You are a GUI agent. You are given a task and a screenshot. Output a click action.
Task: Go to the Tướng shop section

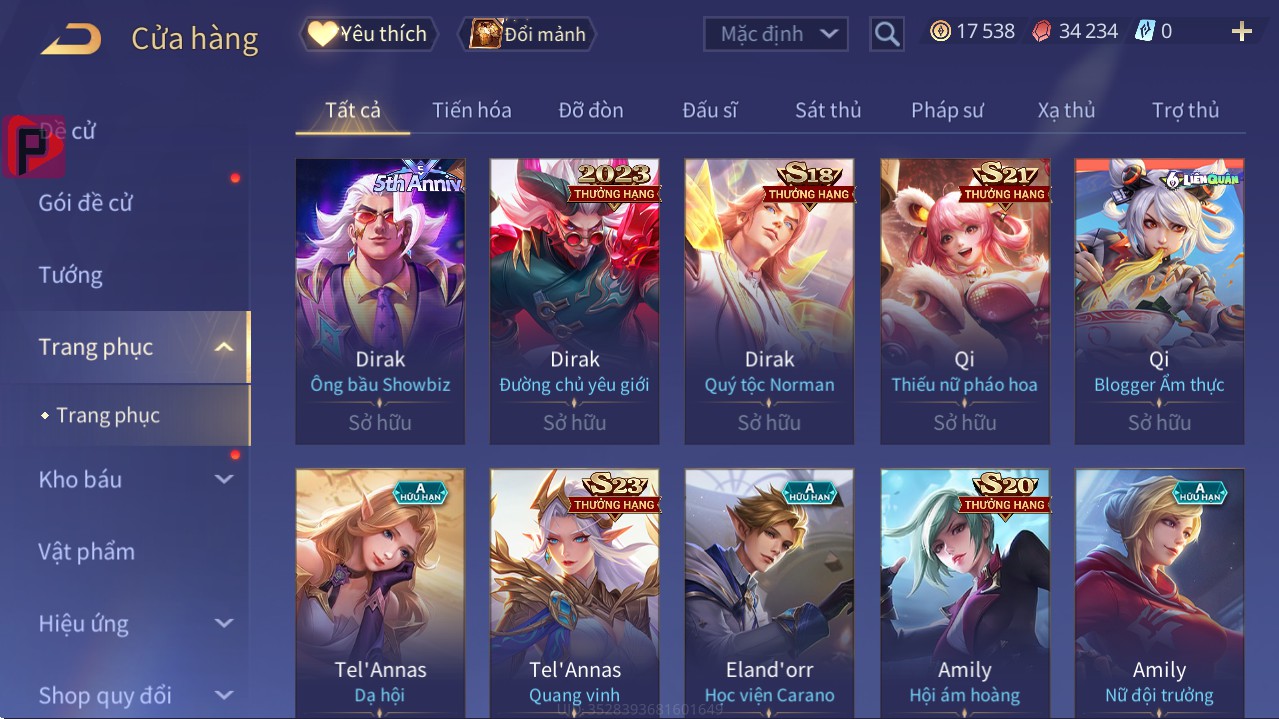click(x=71, y=275)
